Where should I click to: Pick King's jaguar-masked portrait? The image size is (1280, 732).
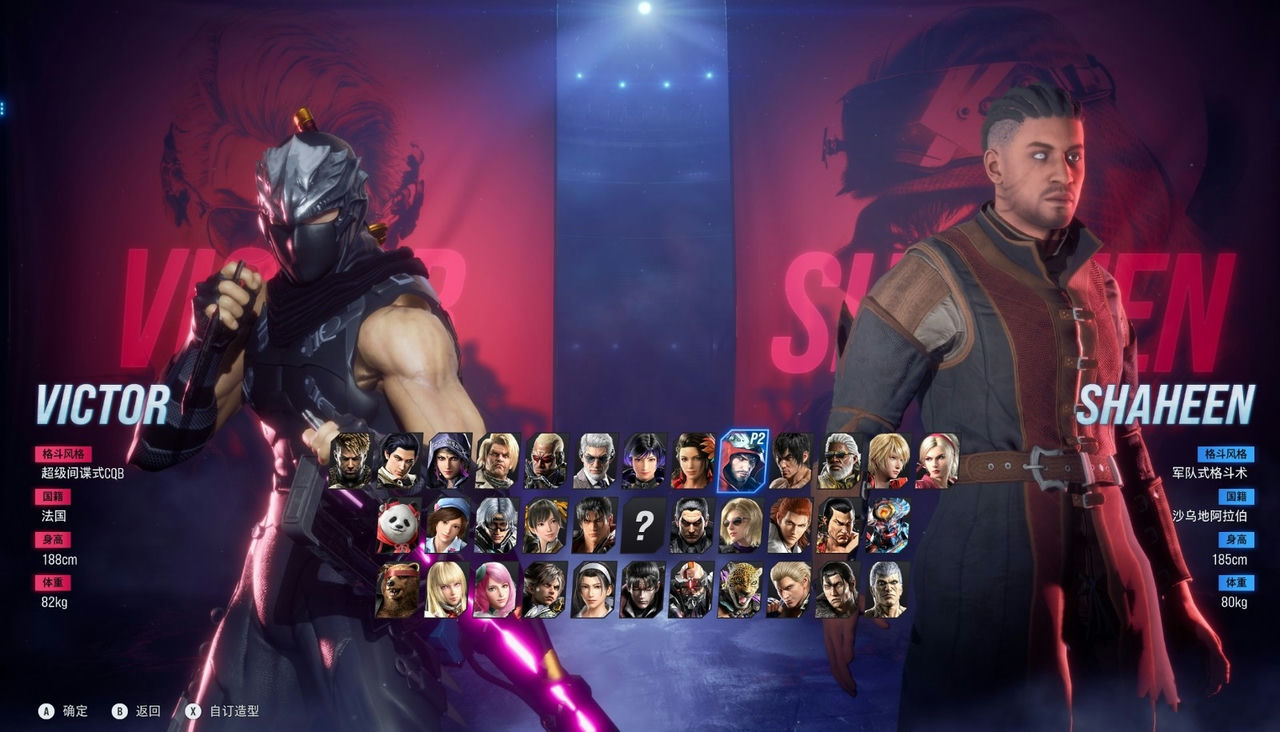coord(742,592)
